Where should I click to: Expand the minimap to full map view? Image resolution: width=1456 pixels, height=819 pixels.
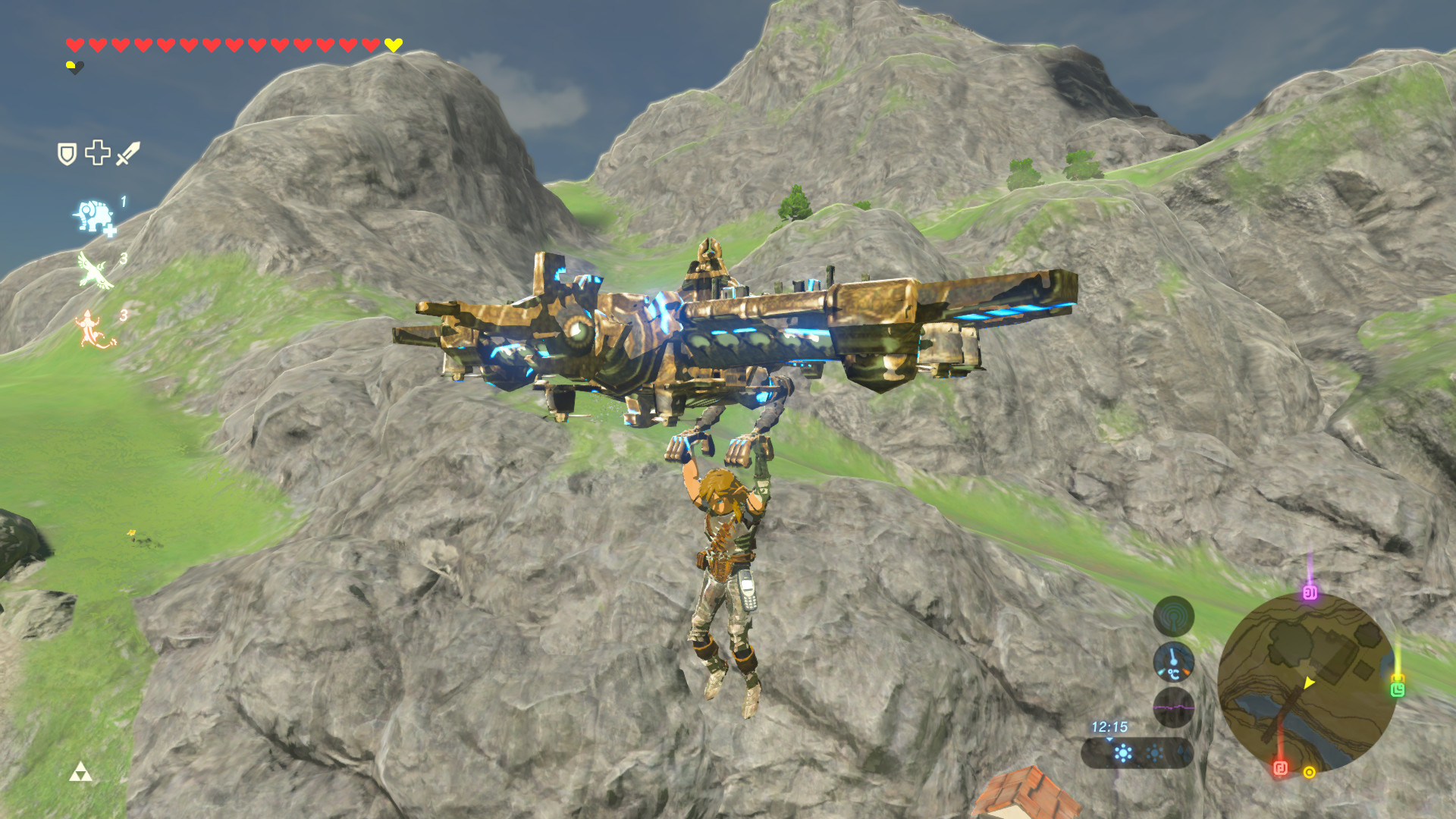[x=1308, y=686]
